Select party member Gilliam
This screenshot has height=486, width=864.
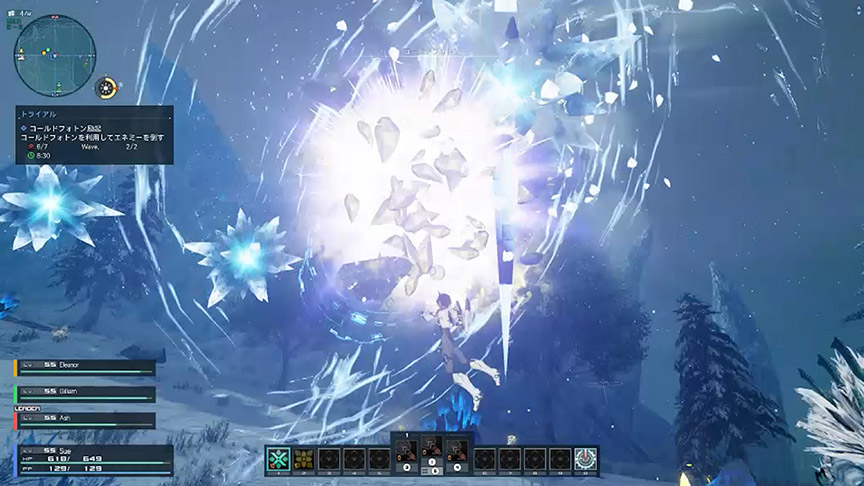click(x=85, y=394)
